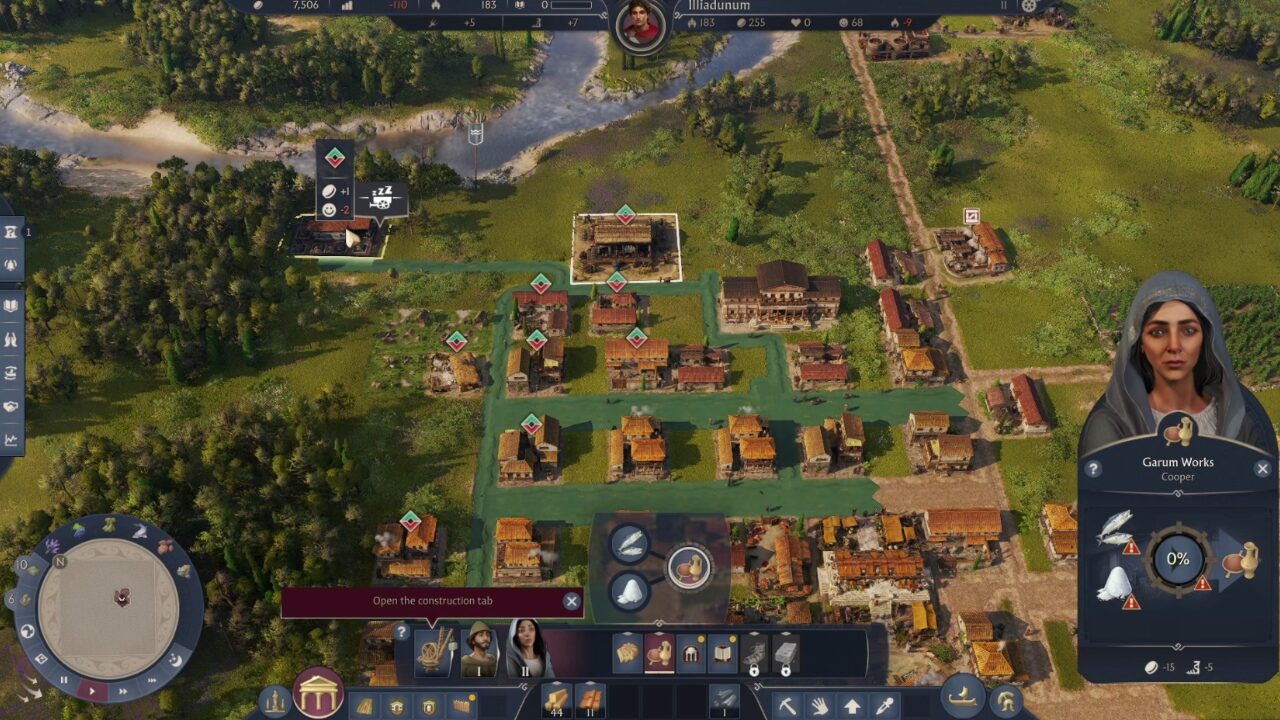The width and height of the screenshot is (1280, 720).
Task: Select the hay bale building in the build bar
Action: tap(627, 653)
